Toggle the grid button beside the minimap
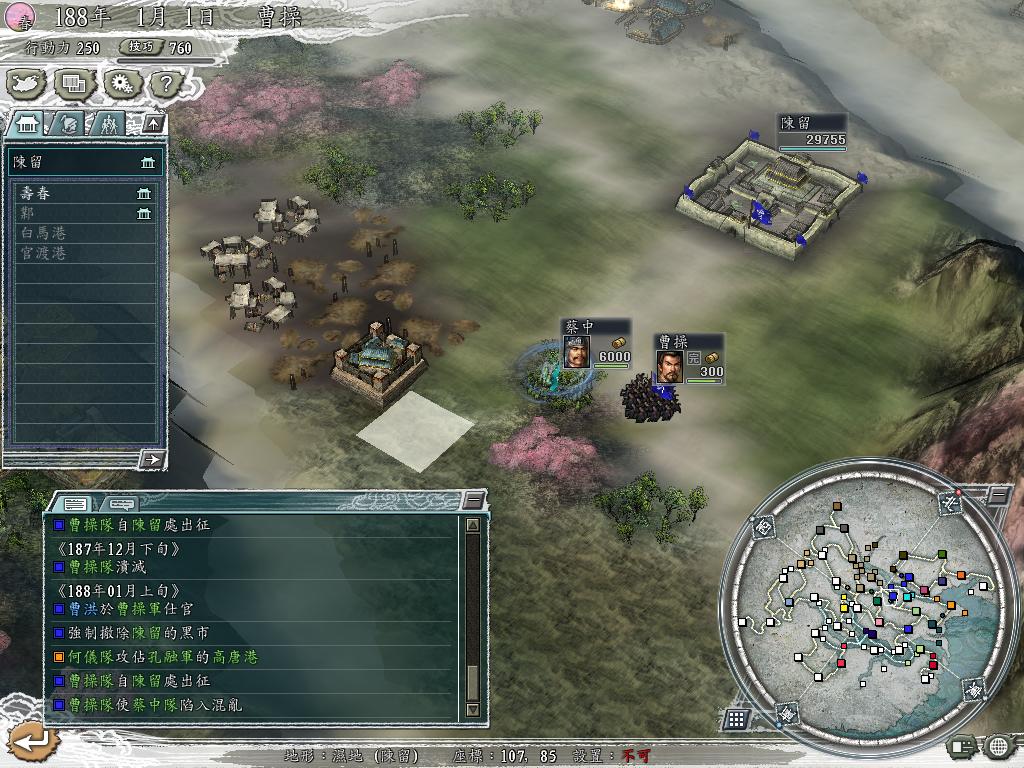 (736, 718)
